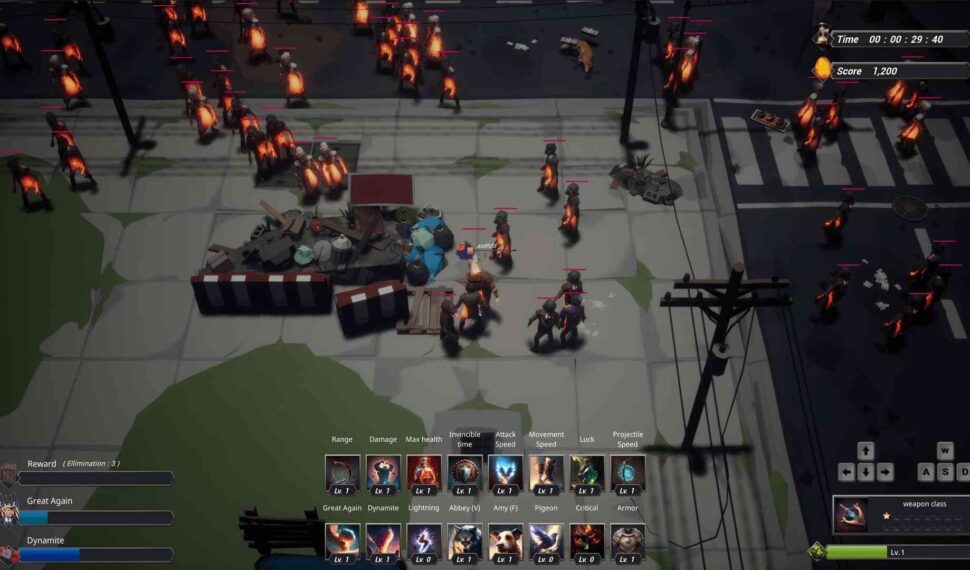Screen dimensions: 970x570
Task: Select the Critical skill icon
Action: pyautogui.click(x=587, y=541)
